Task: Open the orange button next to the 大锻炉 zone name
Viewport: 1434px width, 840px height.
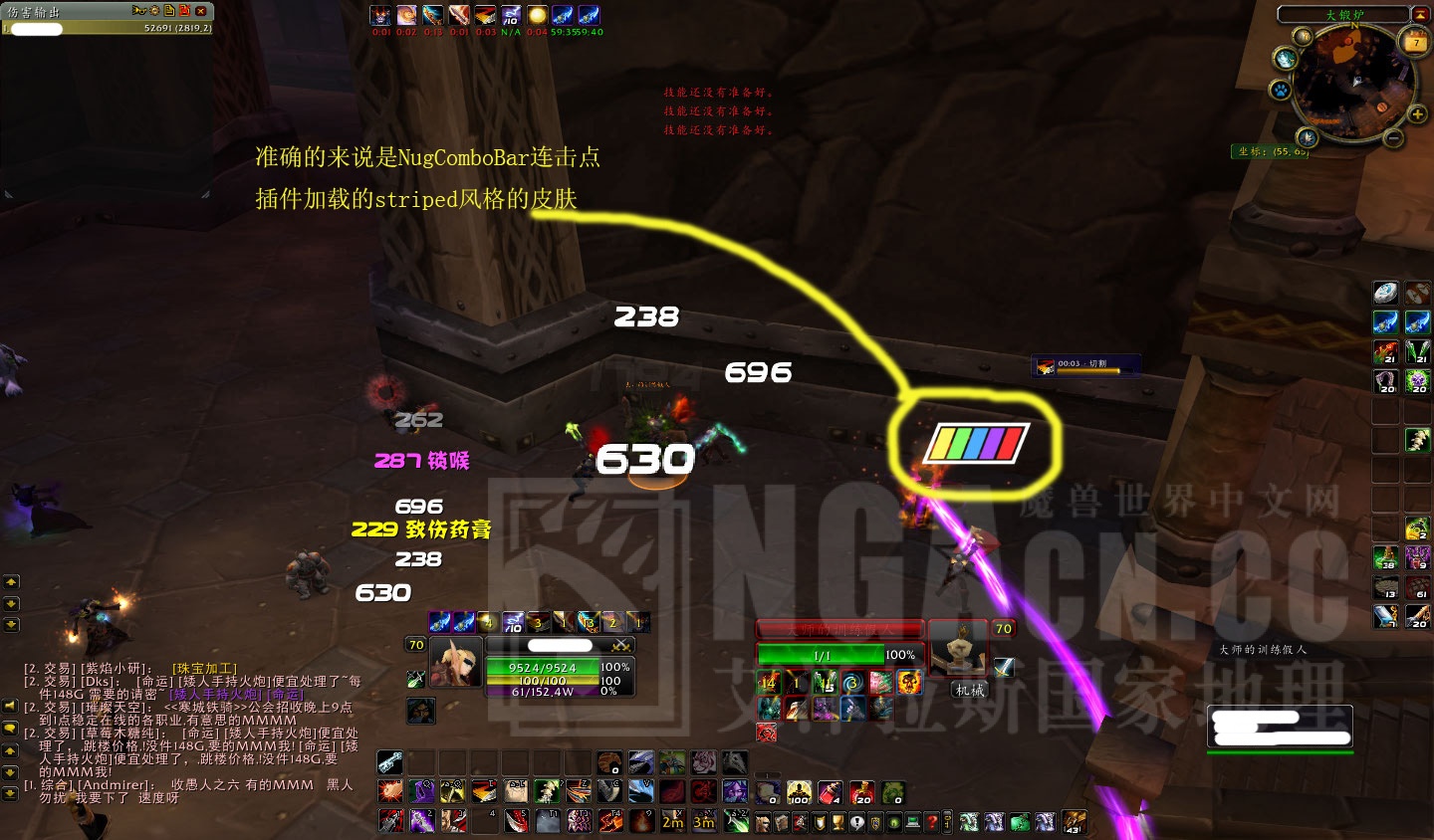Action: click(x=1422, y=15)
